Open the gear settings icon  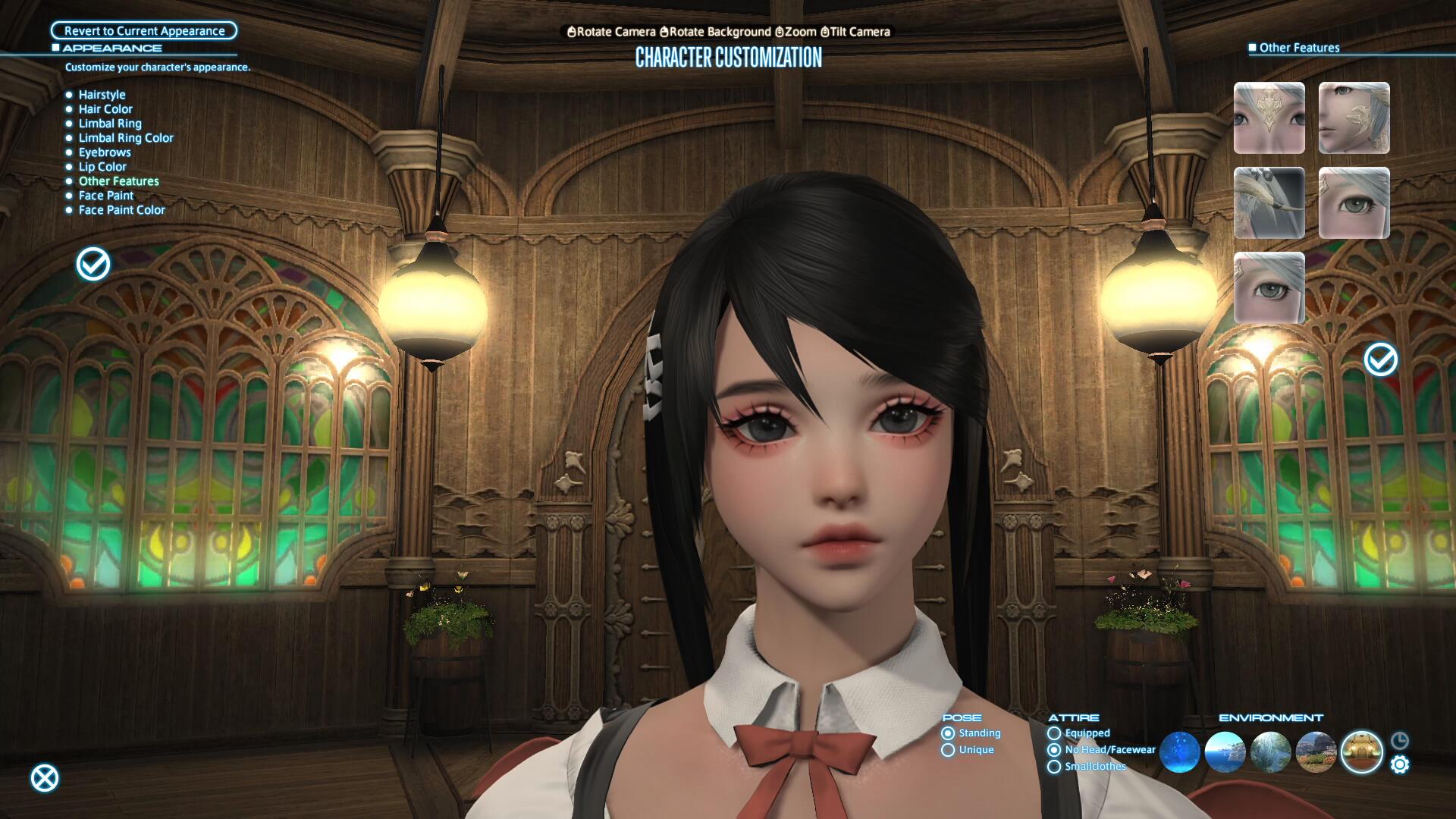click(x=1400, y=765)
